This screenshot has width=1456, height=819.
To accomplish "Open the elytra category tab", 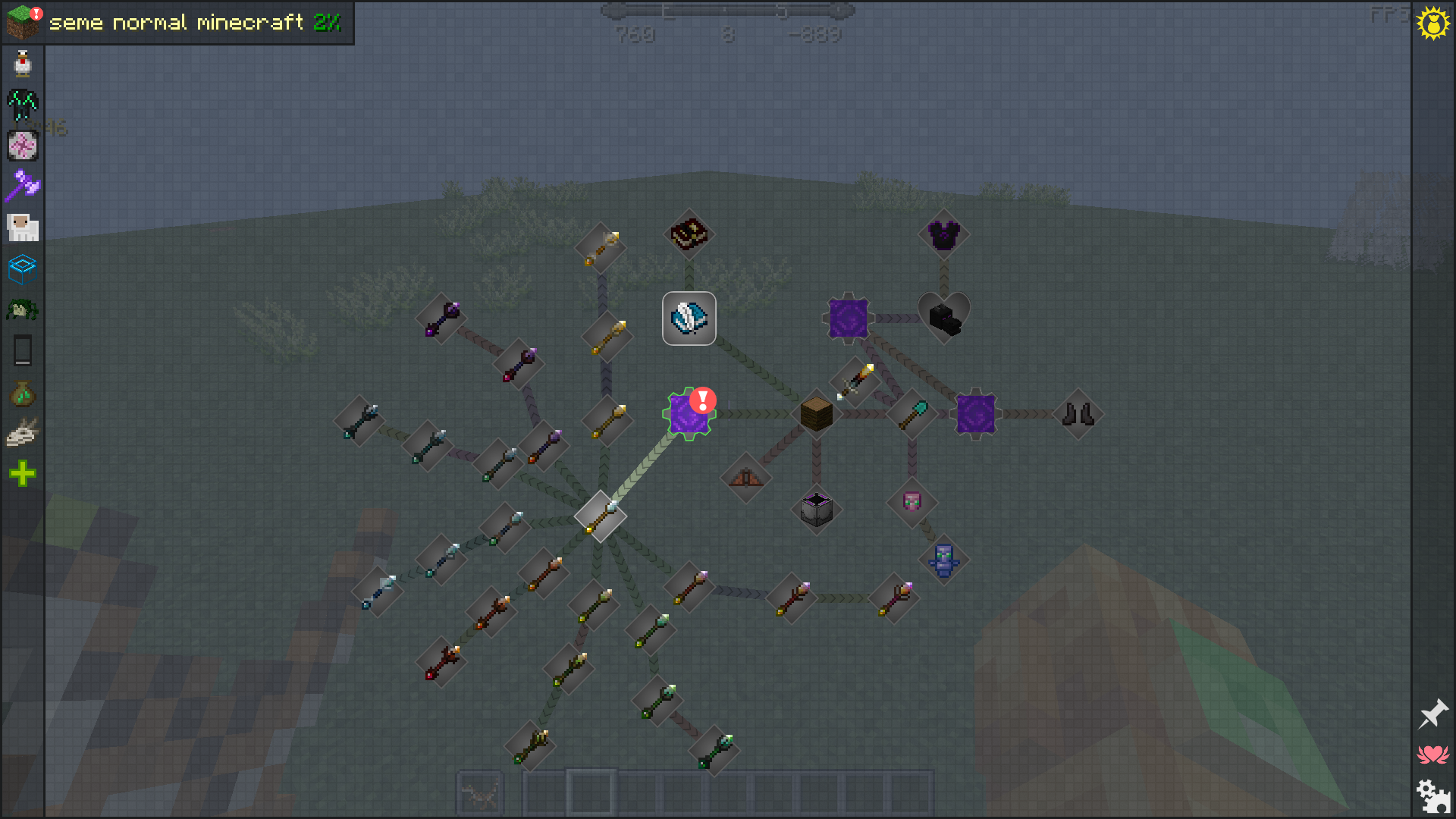I will point(22,105).
